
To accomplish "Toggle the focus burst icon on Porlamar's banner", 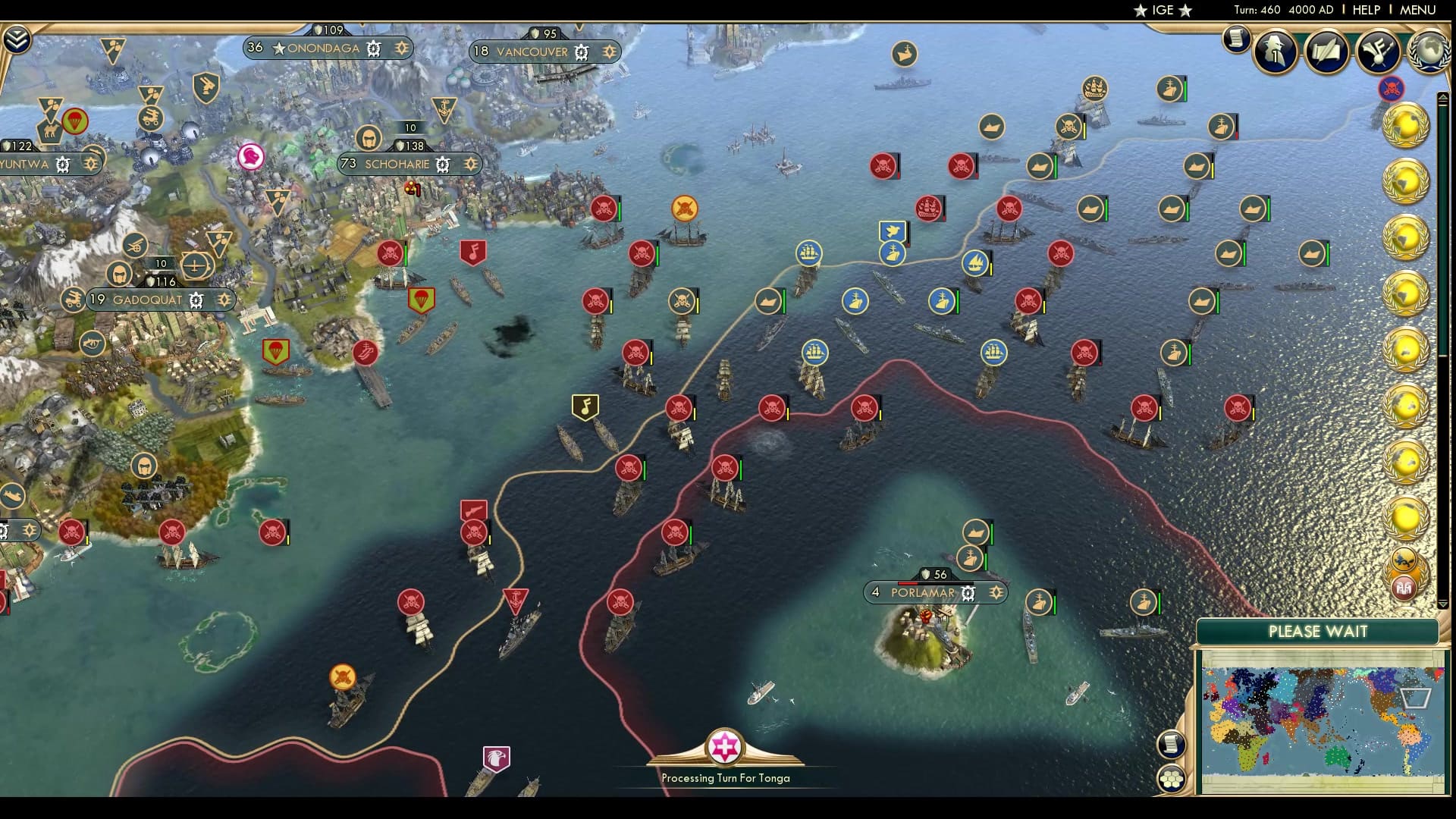I will (994, 593).
